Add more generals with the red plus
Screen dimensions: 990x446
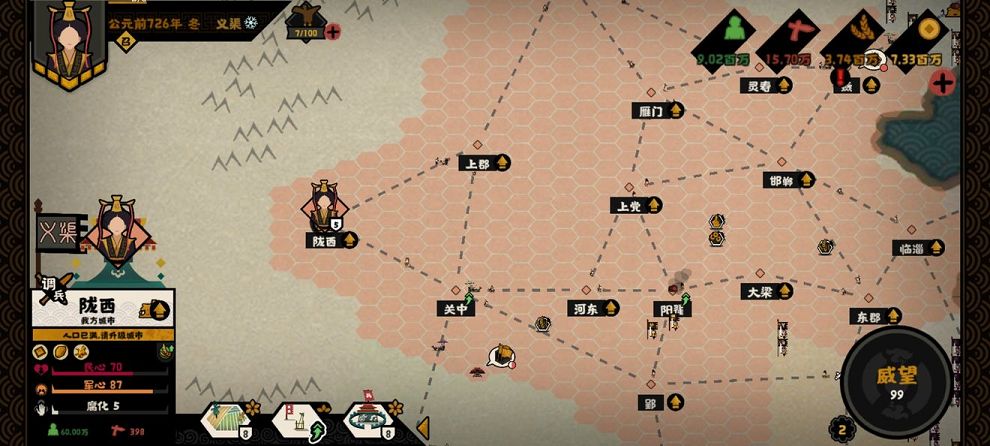(x=332, y=32)
